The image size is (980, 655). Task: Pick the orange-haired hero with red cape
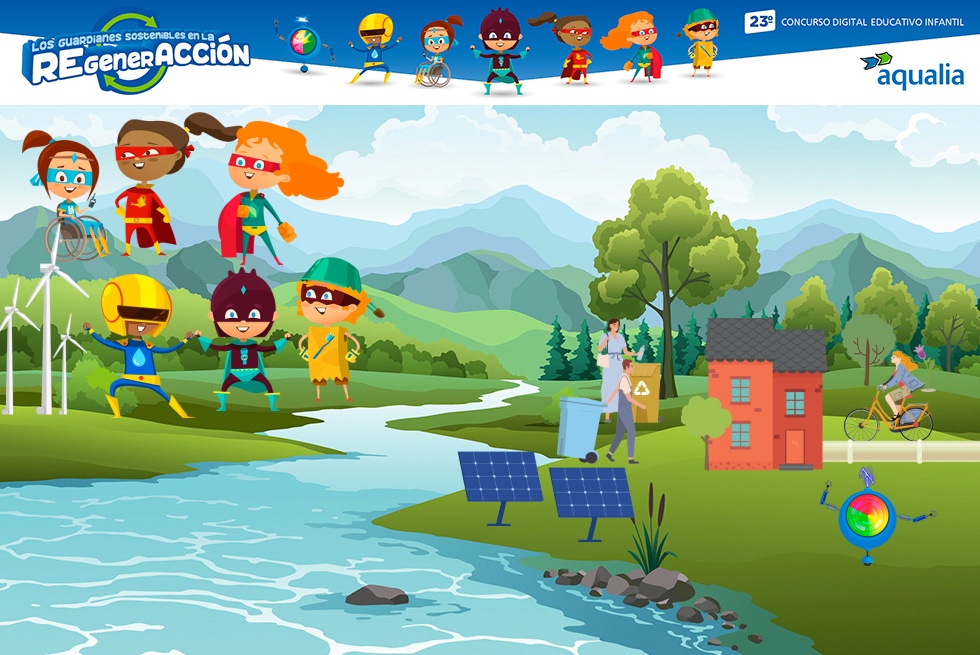260,195
